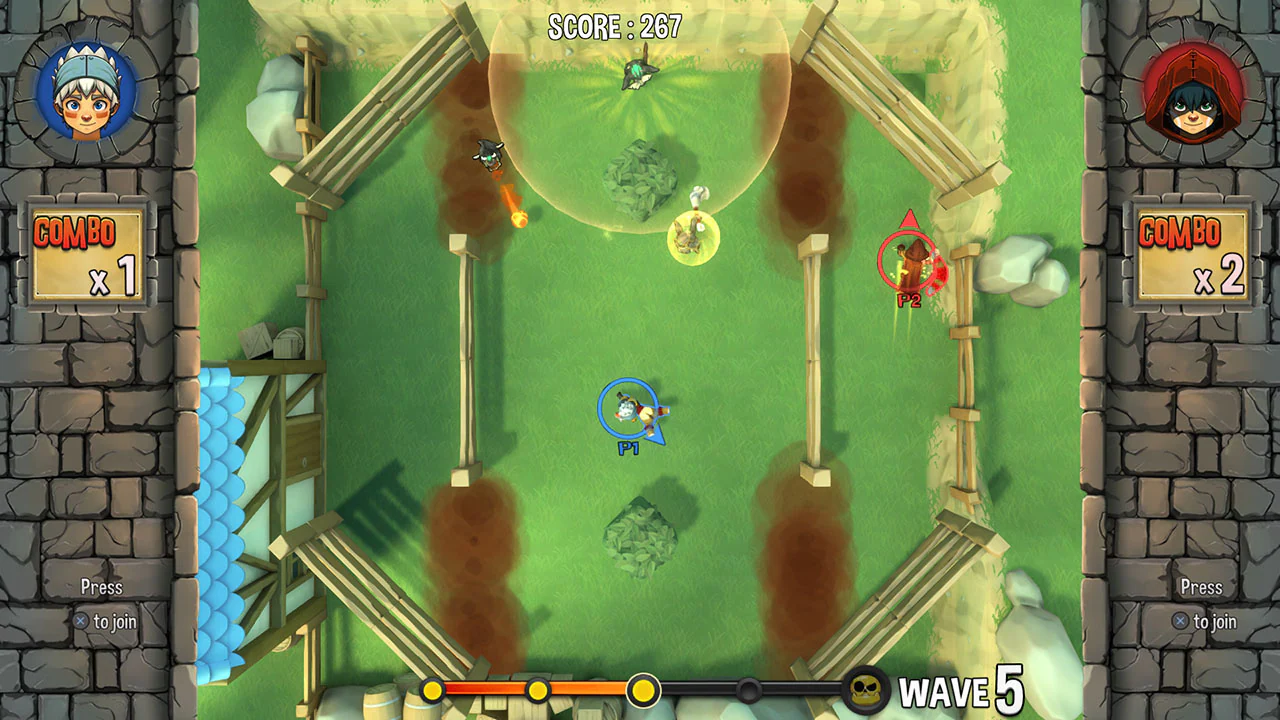Viewport: 1280px width, 720px height.
Task: Select the SCORE : 267 display
Action: point(614,27)
